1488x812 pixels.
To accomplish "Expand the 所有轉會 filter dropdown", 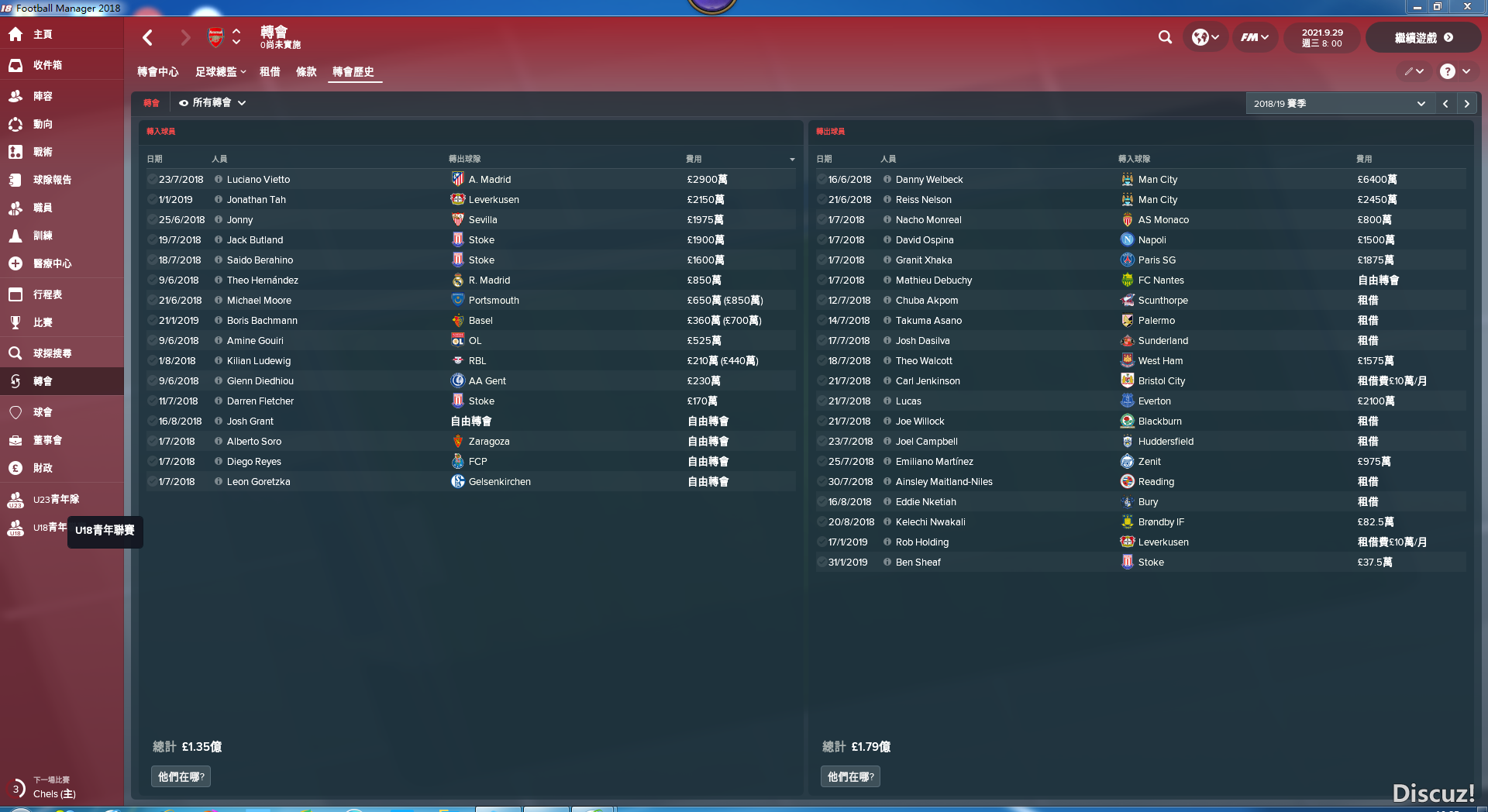I will coord(212,103).
